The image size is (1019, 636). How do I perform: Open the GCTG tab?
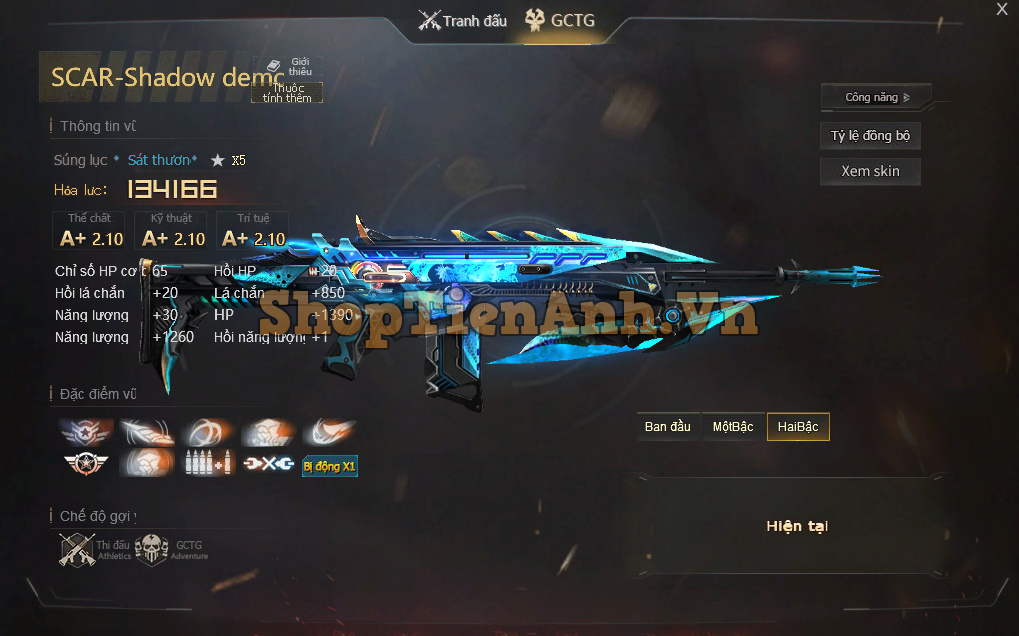point(562,20)
